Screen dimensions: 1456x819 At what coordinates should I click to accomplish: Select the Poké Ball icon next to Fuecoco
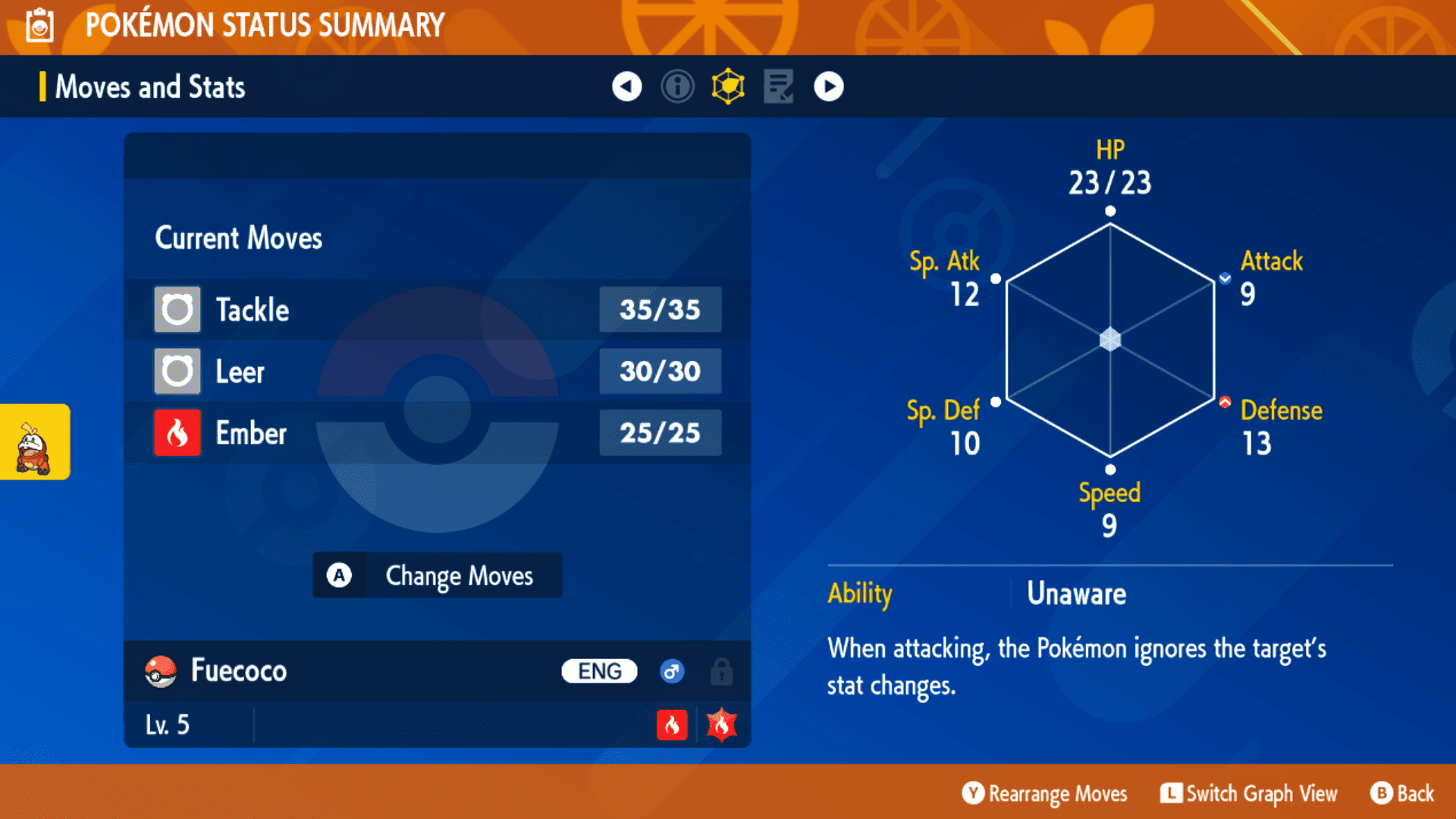click(162, 671)
